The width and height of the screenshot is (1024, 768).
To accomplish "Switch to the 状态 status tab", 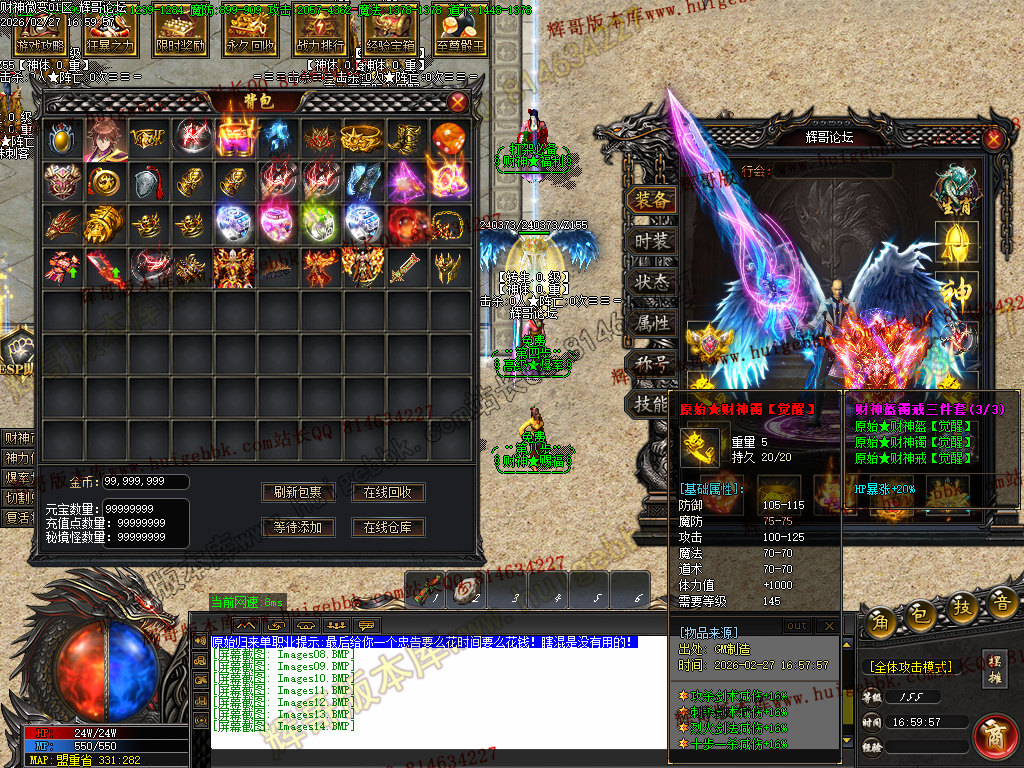I will (651, 282).
